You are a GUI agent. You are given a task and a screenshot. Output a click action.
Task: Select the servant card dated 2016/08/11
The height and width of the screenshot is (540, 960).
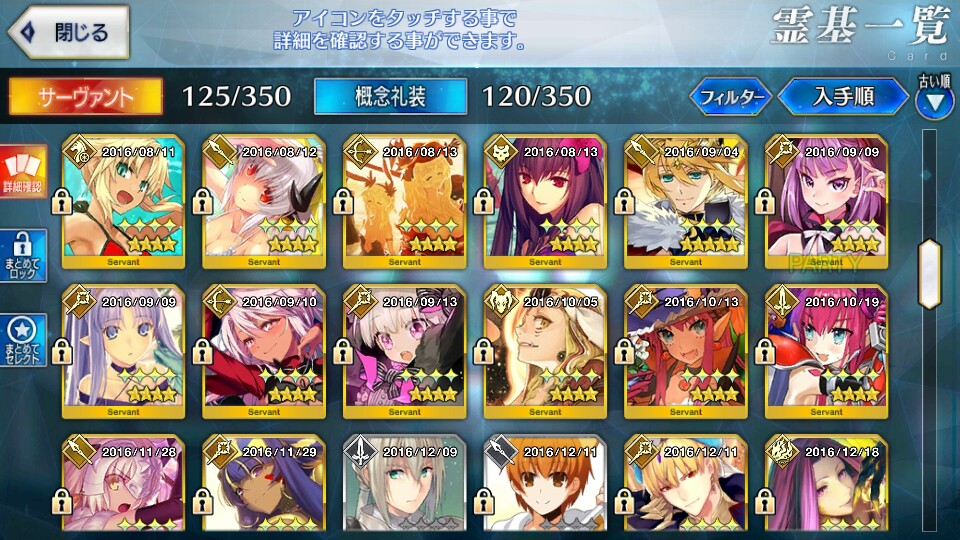click(123, 200)
